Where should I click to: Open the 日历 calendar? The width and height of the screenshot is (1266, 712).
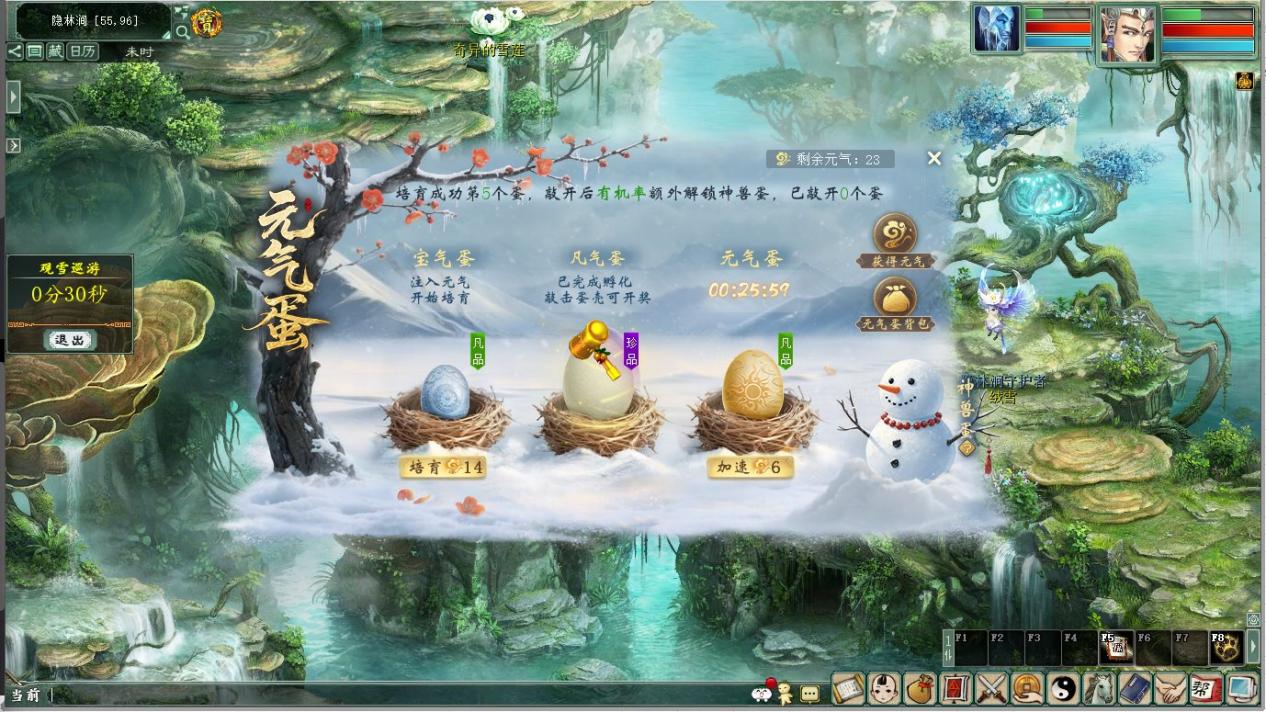pos(83,51)
